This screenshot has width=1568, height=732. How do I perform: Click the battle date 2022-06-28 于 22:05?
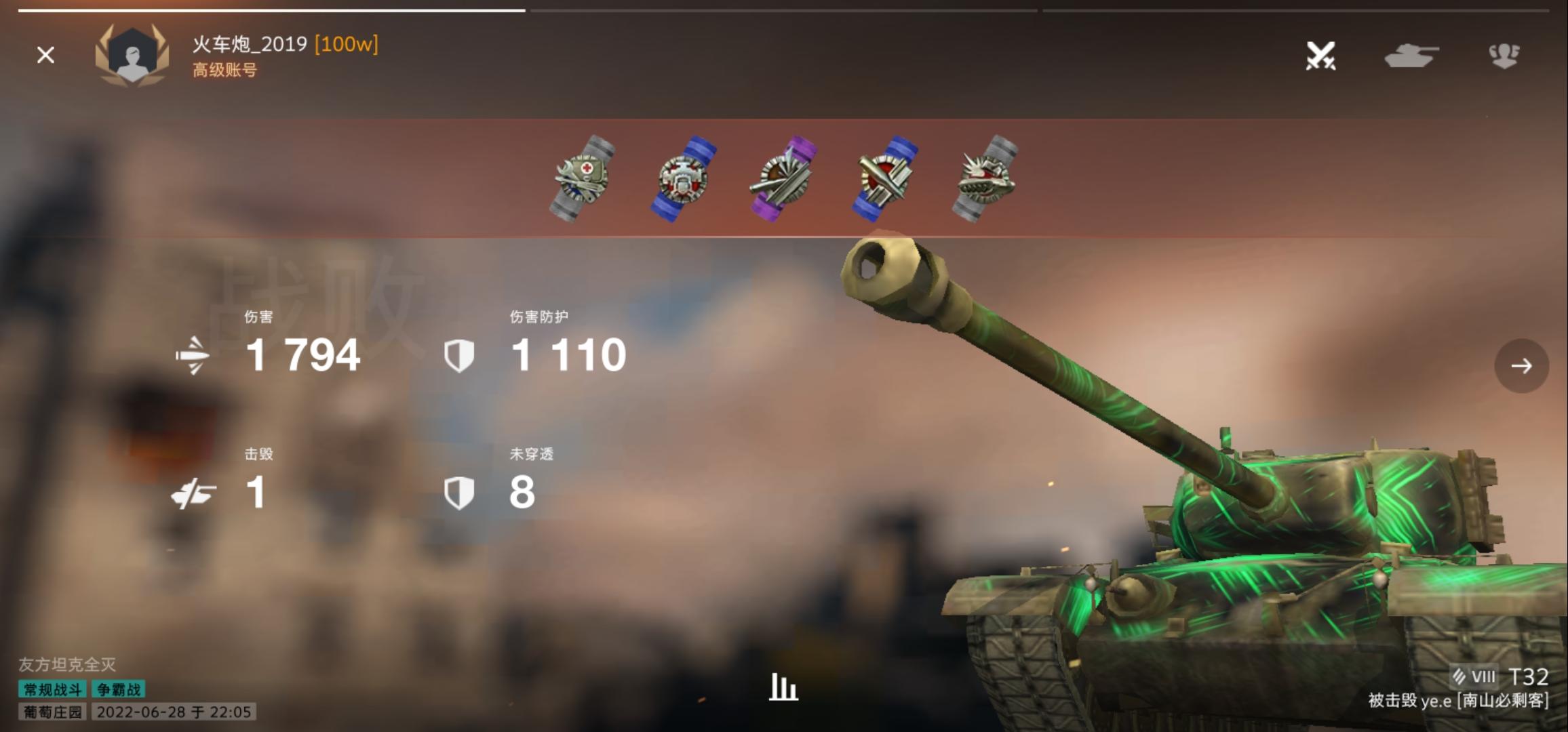pyautogui.click(x=174, y=712)
